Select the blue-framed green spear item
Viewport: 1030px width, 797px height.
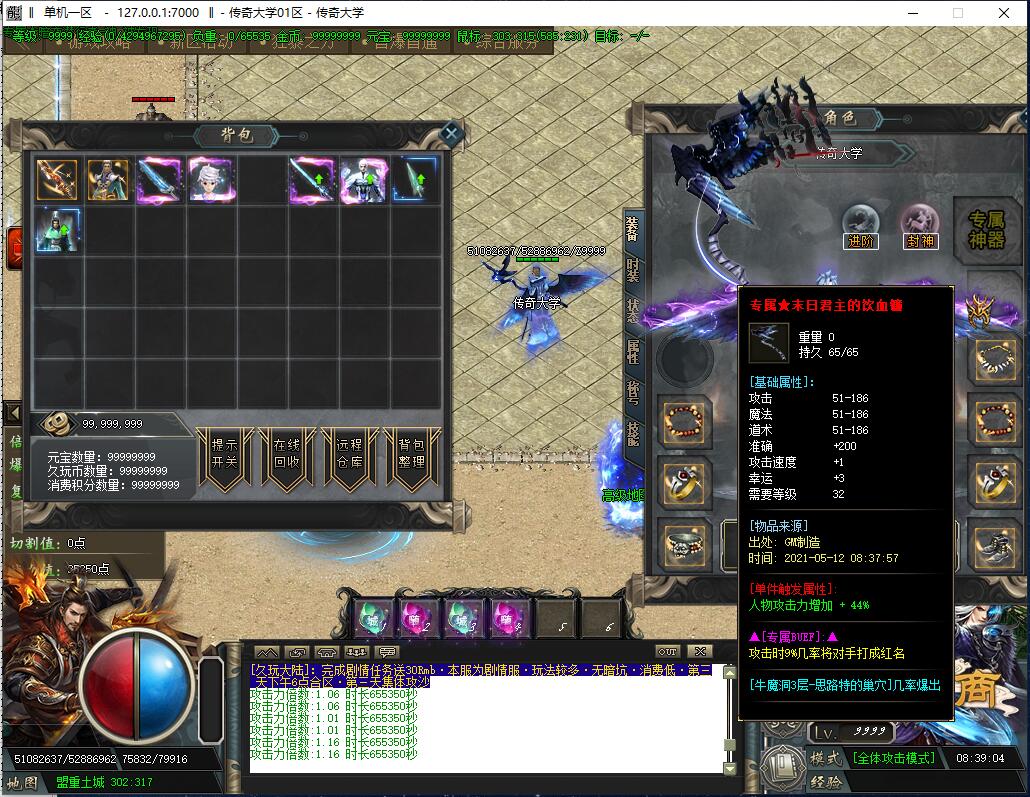click(416, 179)
